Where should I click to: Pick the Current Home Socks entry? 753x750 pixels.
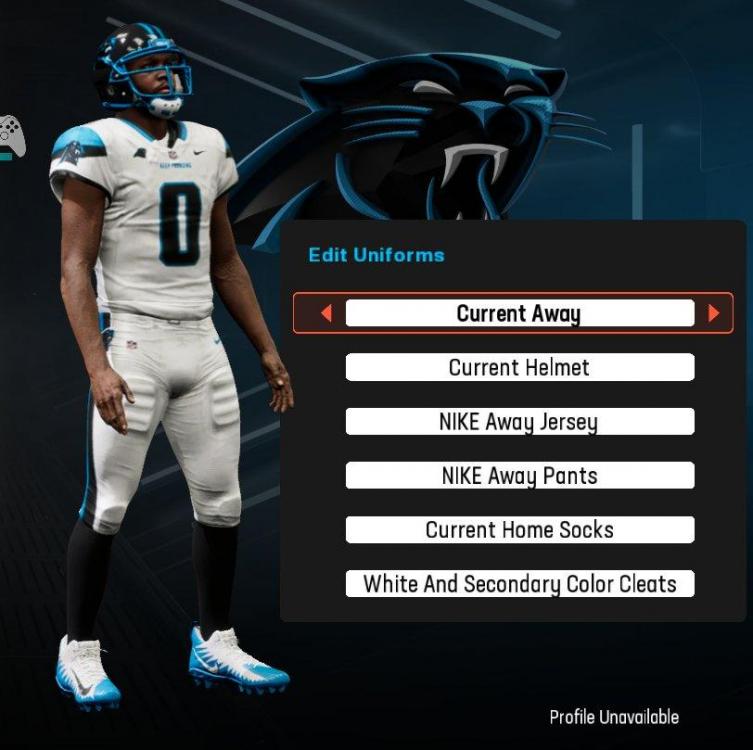click(519, 530)
